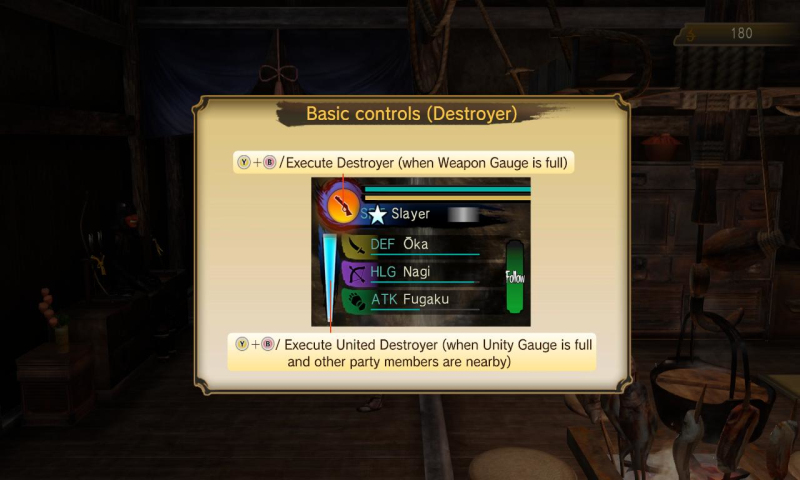Select the Slayer party leader row
Screen dimensions: 800x480
pyautogui.click(x=420, y=214)
